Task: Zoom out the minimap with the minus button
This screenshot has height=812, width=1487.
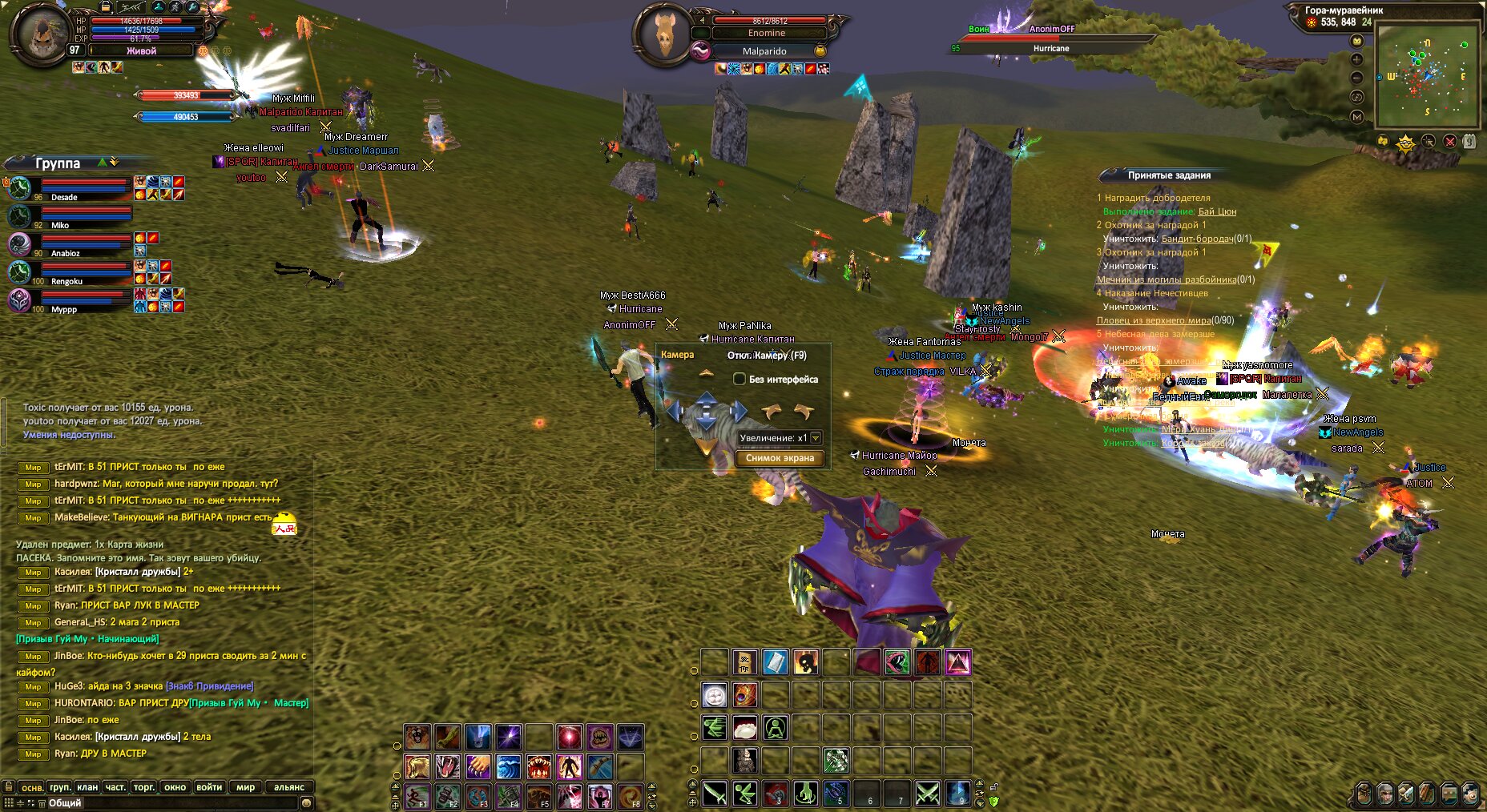Action: click(x=1356, y=78)
